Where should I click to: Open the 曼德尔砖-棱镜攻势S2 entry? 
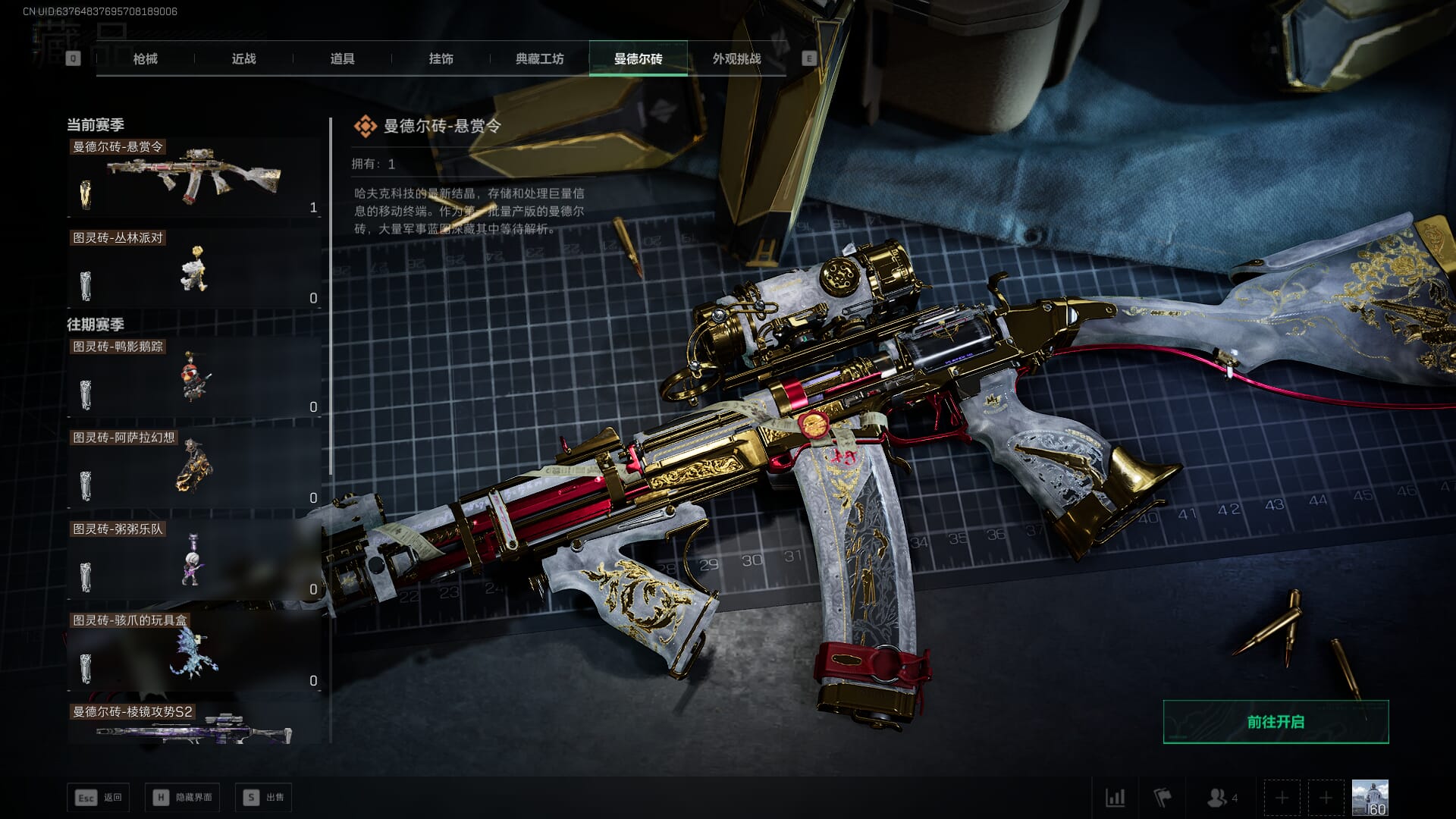click(x=193, y=726)
